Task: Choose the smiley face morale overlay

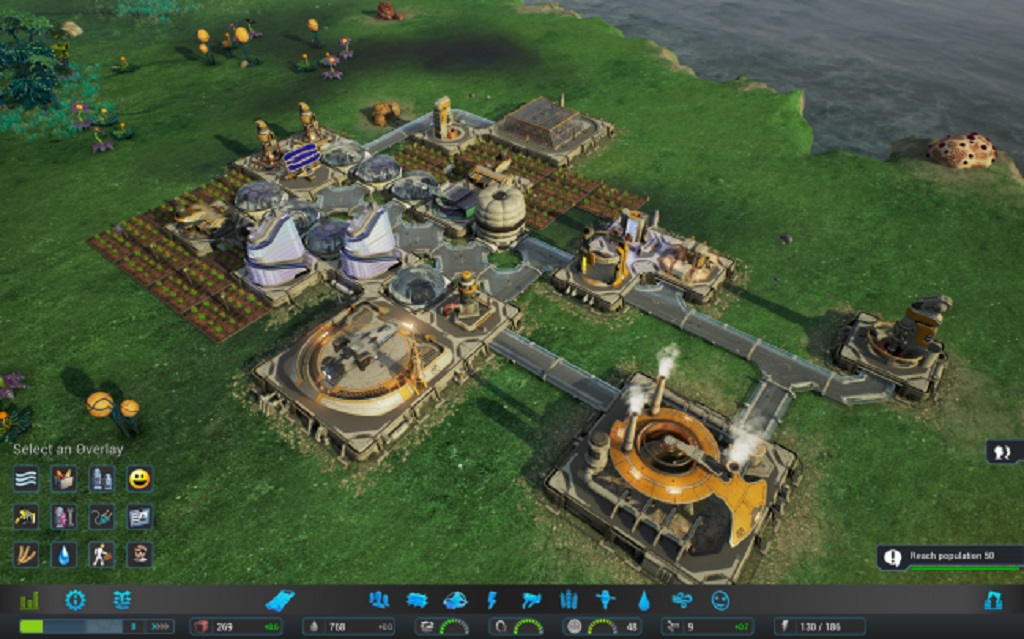Action: coord(140,478)
